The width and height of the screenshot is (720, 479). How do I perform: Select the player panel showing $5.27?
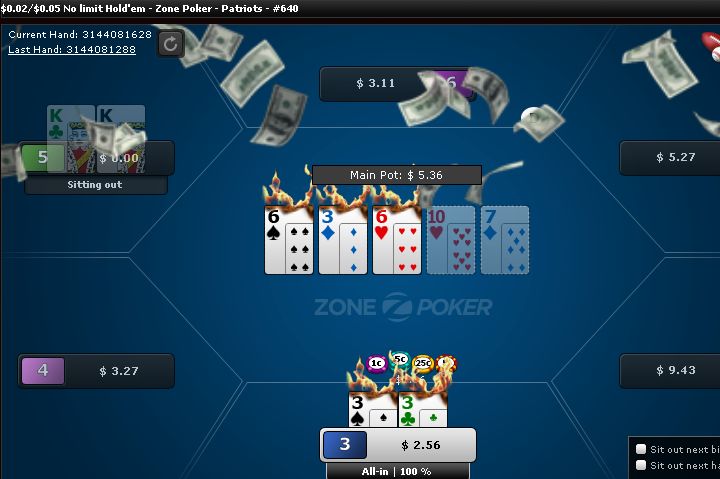coord(670,157)
